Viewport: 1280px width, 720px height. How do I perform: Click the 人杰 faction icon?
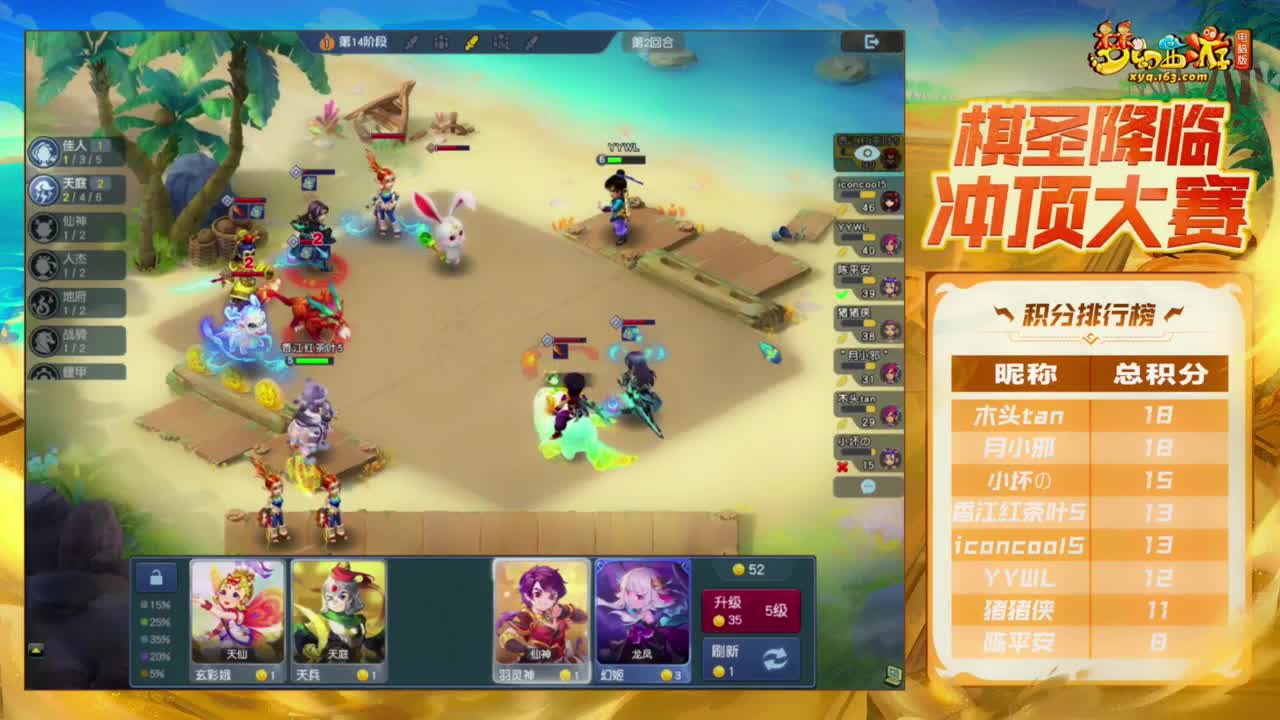point(42,264)
